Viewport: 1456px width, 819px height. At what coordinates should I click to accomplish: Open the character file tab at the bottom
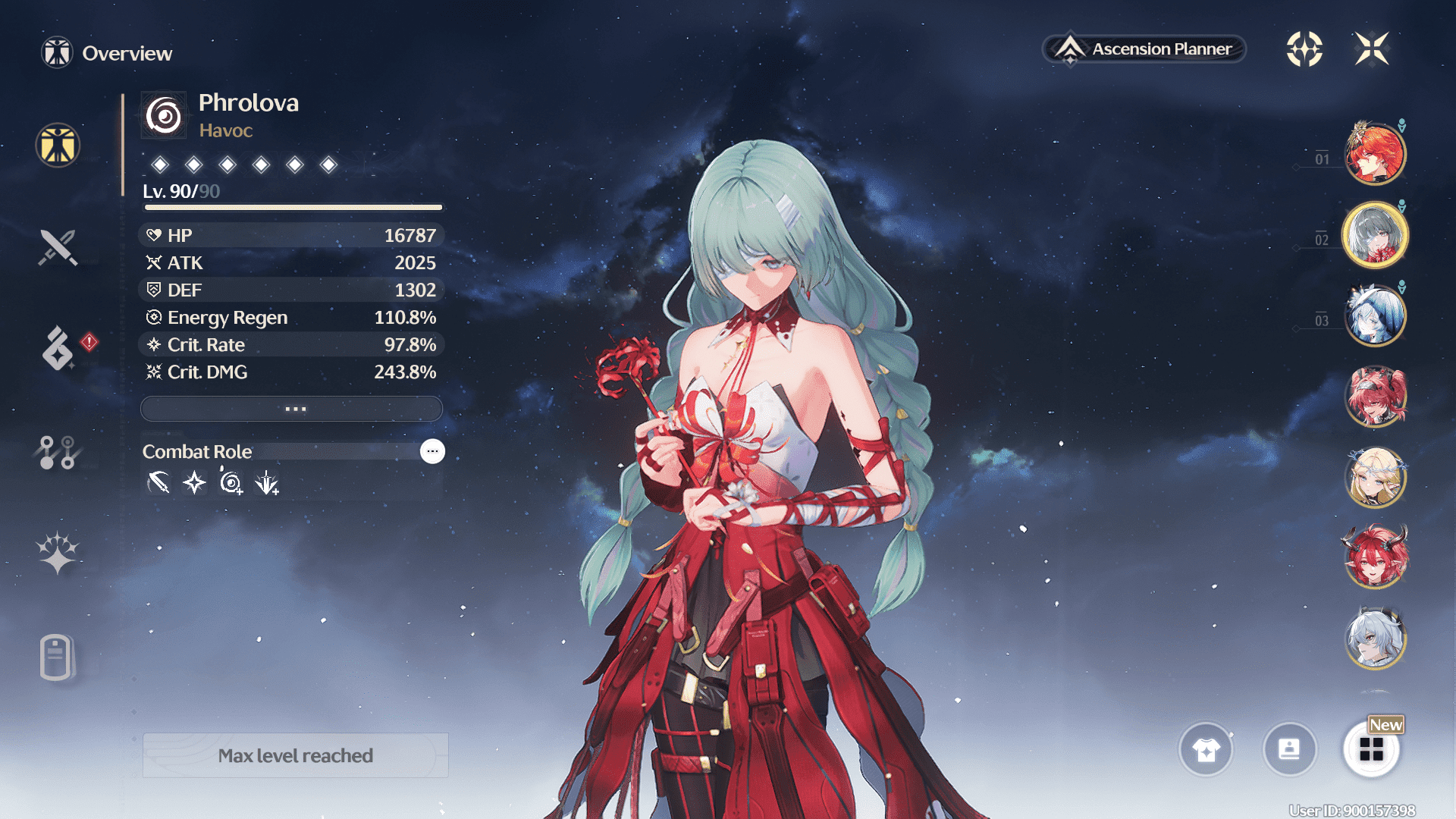[56, 657]
